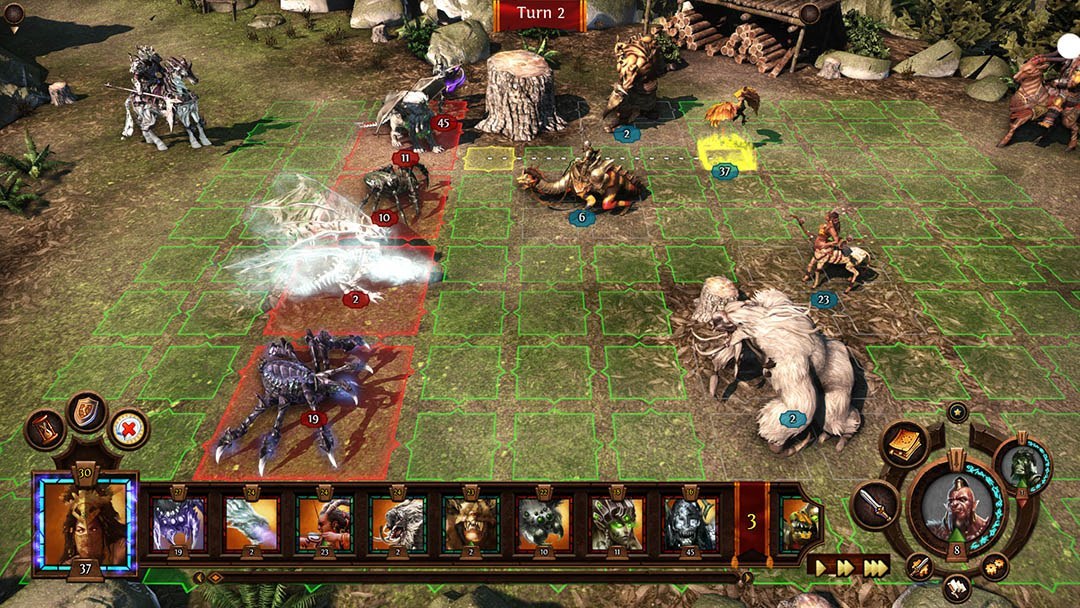1080x608 pixels.
Task: Click the white flag surrender icon
Action: [x=956, y=587]
